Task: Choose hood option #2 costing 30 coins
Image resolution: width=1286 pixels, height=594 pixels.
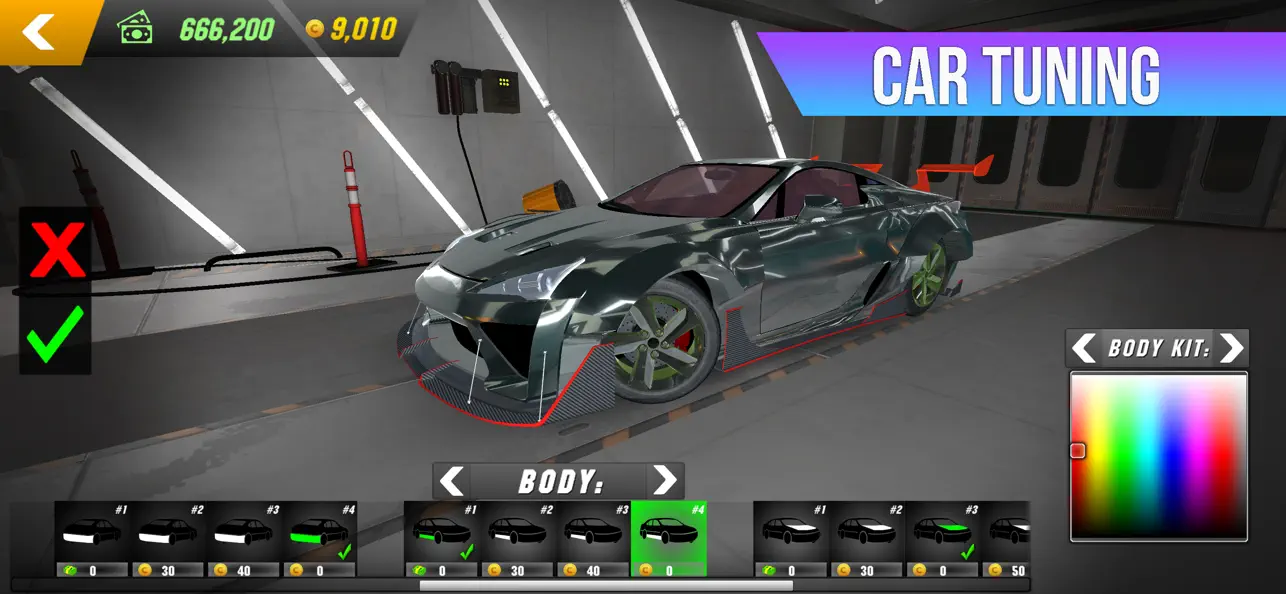Action: 866,538
